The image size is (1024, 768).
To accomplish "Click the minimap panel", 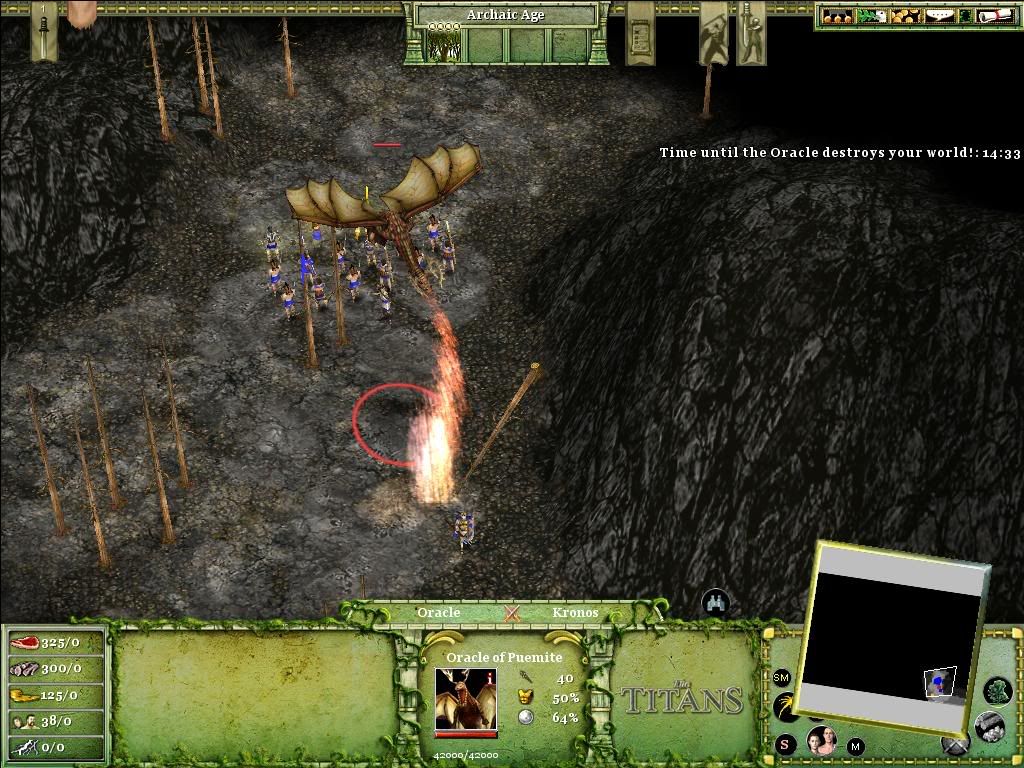I will tap(893, 638).
